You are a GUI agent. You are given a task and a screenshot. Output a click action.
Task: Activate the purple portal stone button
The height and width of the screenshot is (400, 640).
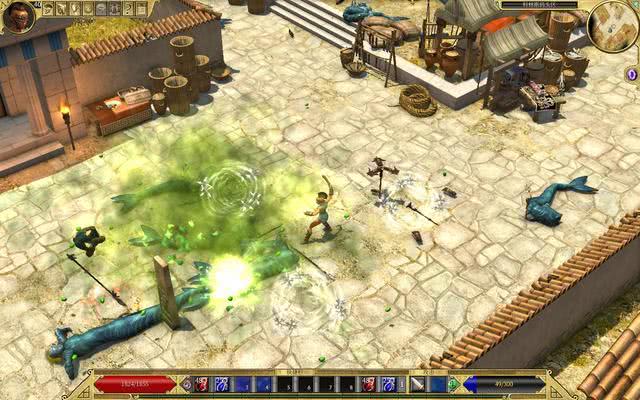631,74
